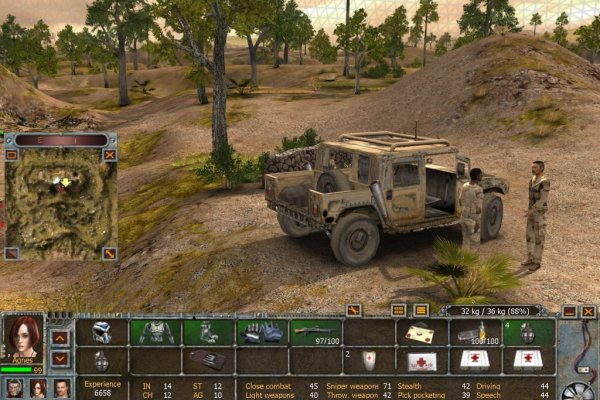The width and height of the screenshot is (600, 400).
Task: Select the camouflage body armor slot
Action: (x=155, y=333)
